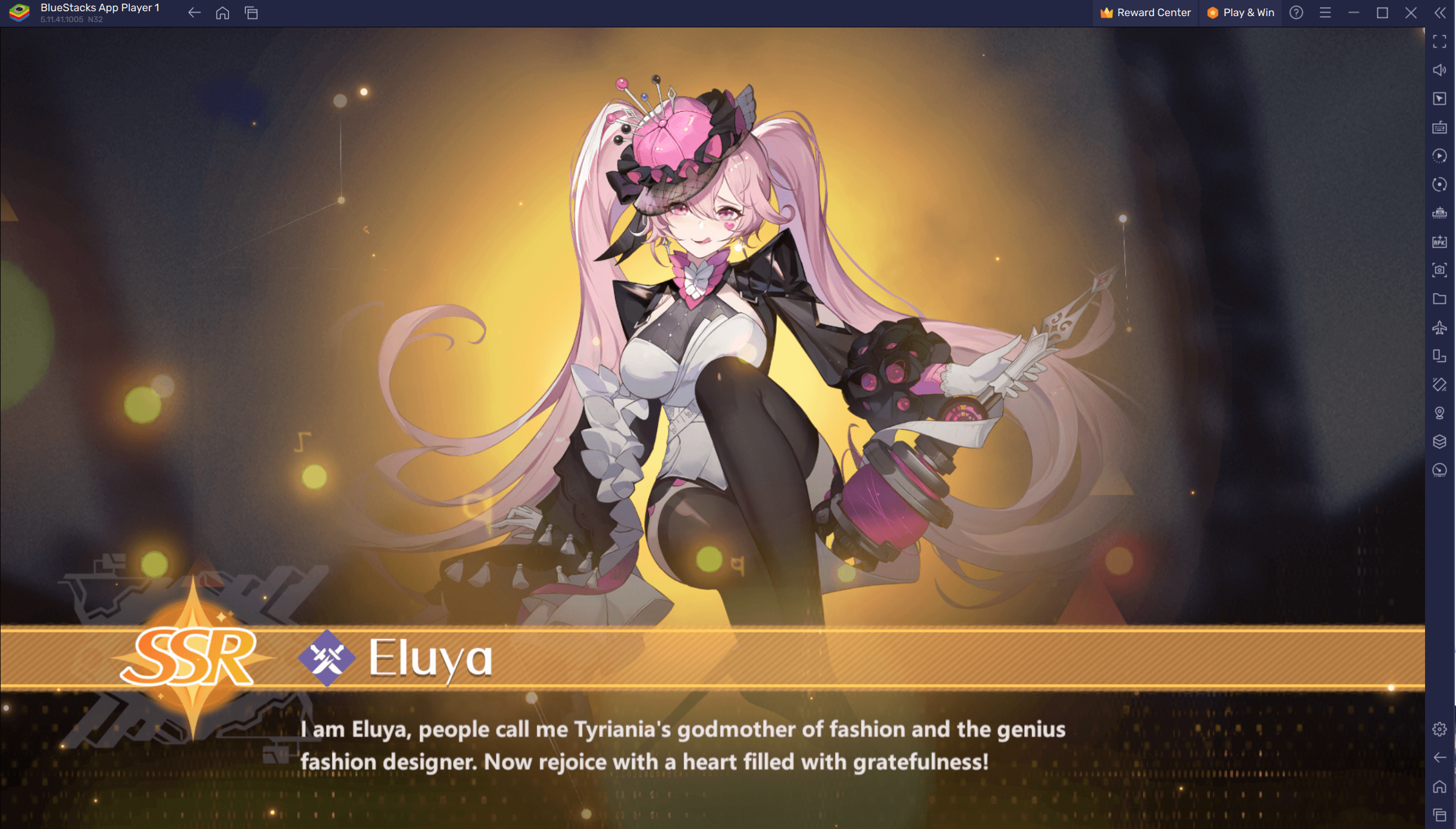Open the Location spoofing tool
This screenshot has width=1456, height=829.
pyautogui.click(x=1441, y=412)
